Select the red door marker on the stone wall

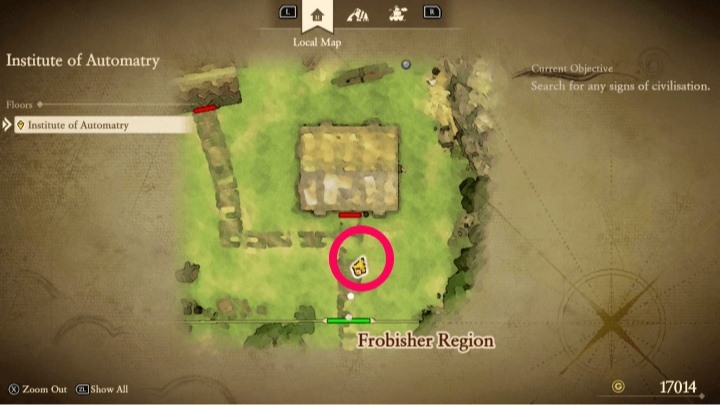(205, 108)
